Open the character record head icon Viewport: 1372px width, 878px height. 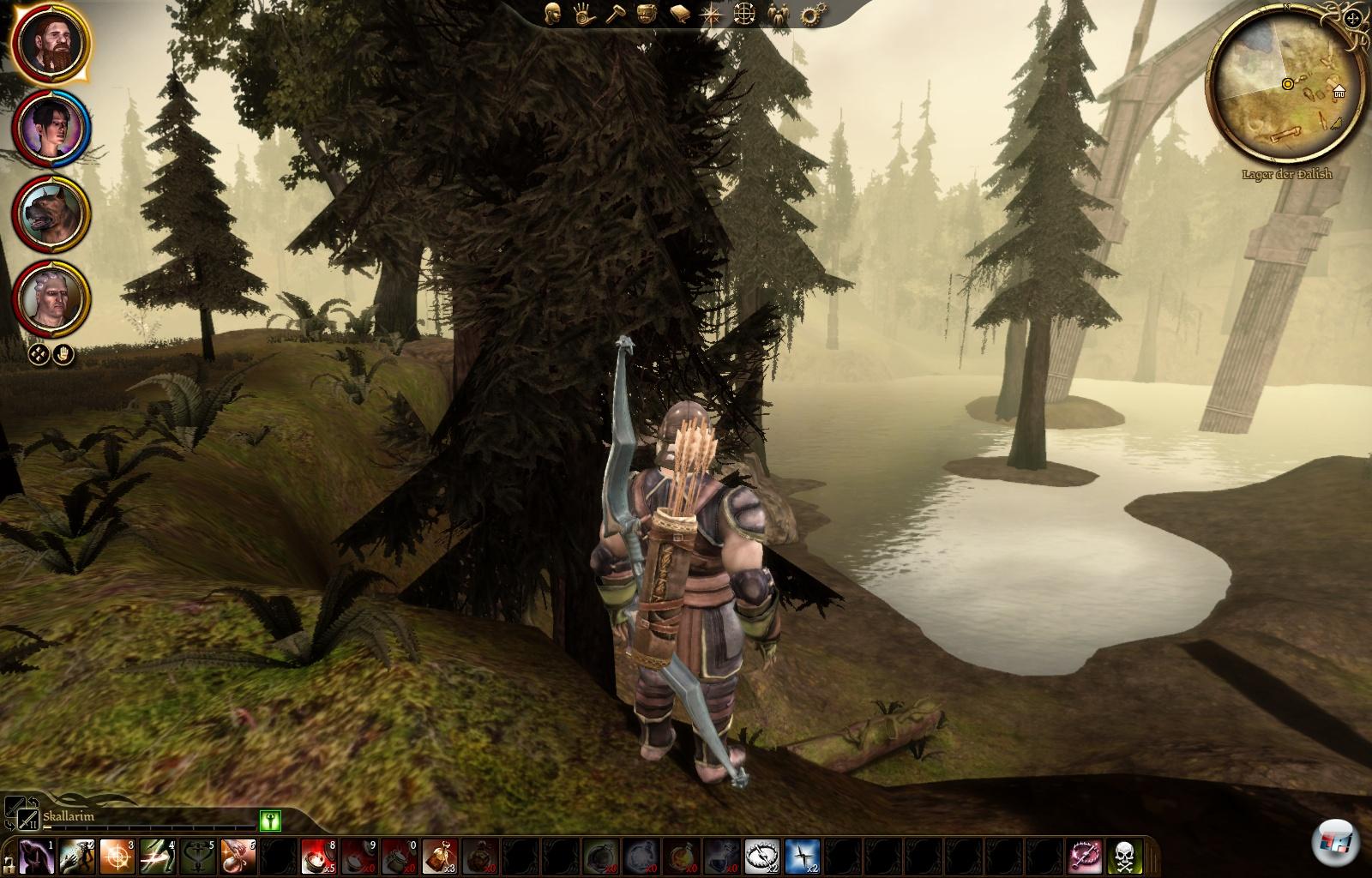(x=553, y=15)
